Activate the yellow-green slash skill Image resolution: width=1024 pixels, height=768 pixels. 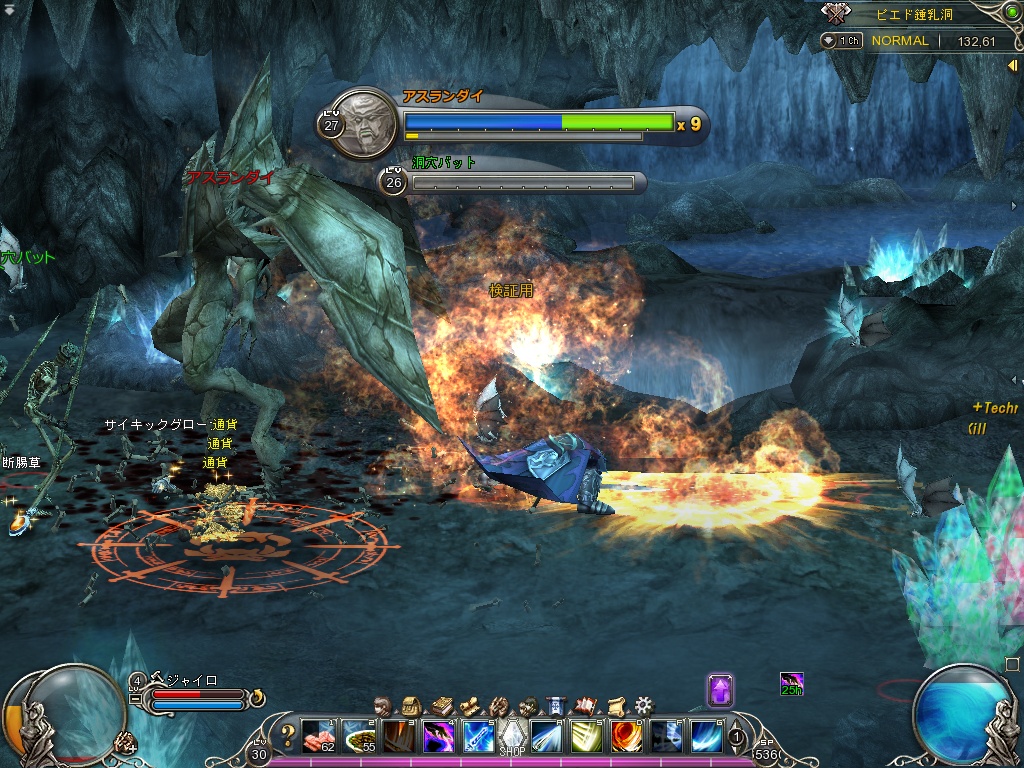[x=586, y=736]
